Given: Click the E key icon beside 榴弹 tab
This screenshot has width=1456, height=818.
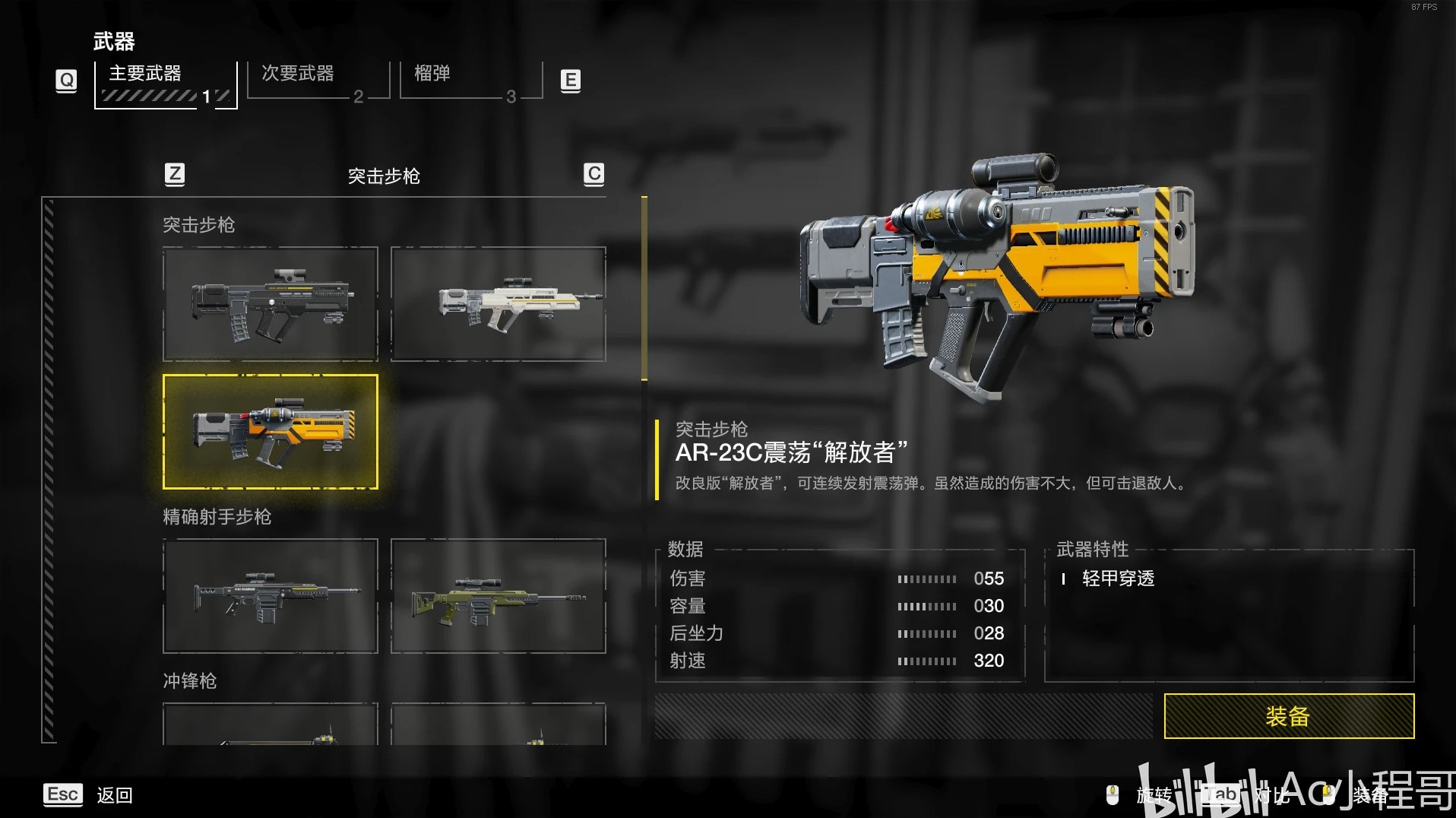Looking at the screenshot, I should [x=570, y=79].
